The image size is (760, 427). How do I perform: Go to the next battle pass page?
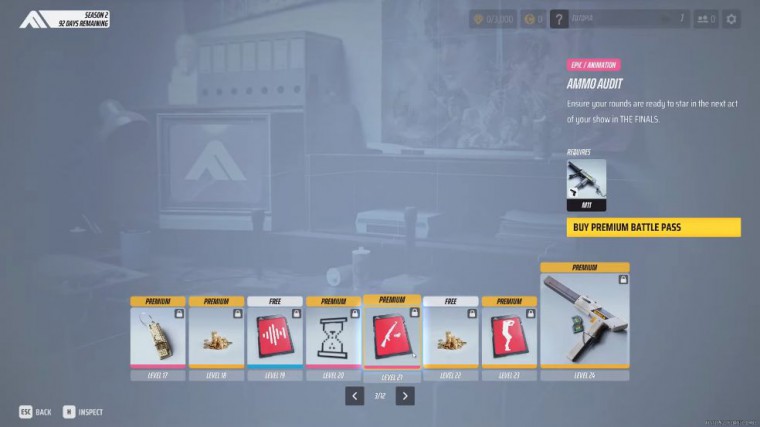pos(404,395)
